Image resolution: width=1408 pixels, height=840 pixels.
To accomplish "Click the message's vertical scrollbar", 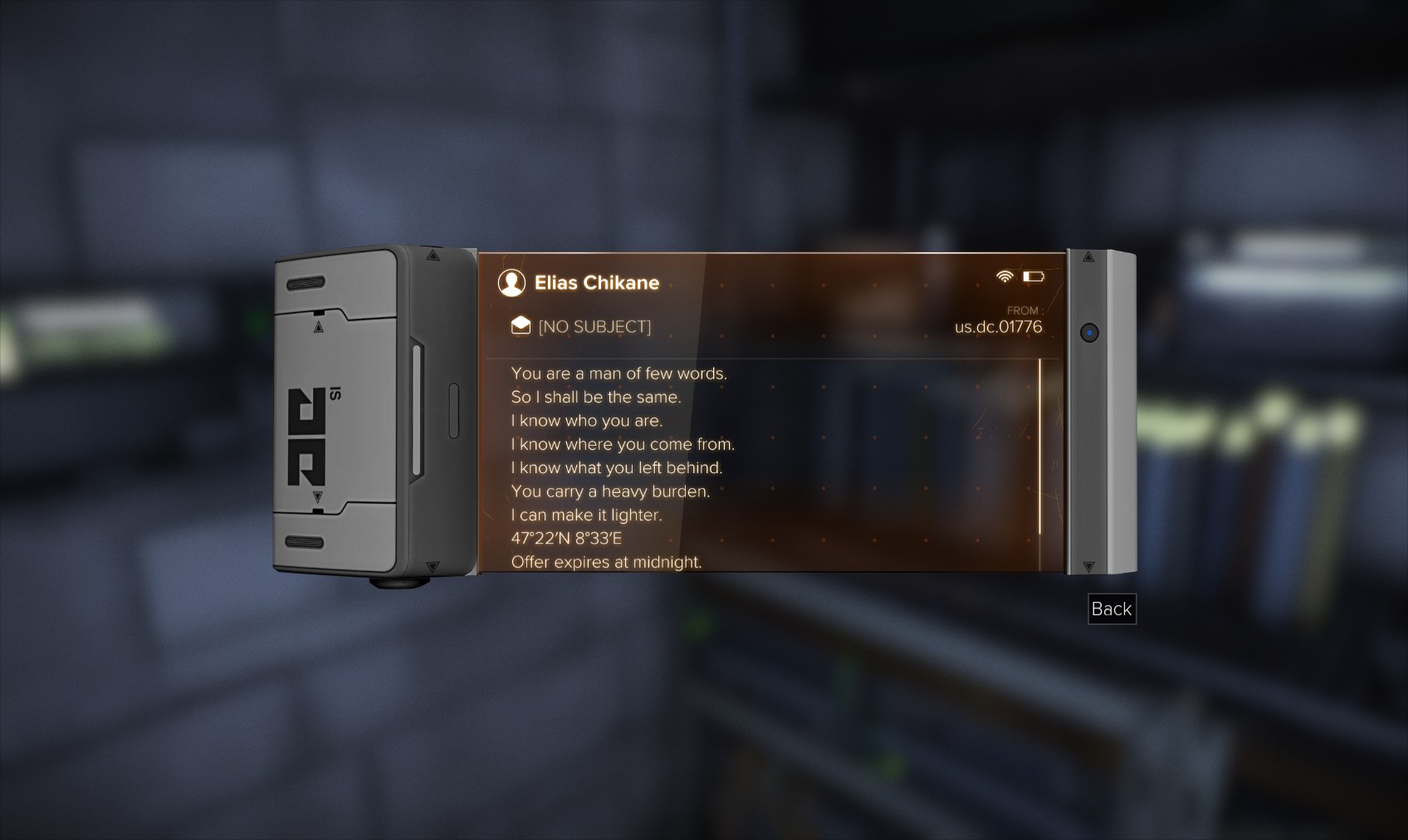I will (x=1039, y=447).
